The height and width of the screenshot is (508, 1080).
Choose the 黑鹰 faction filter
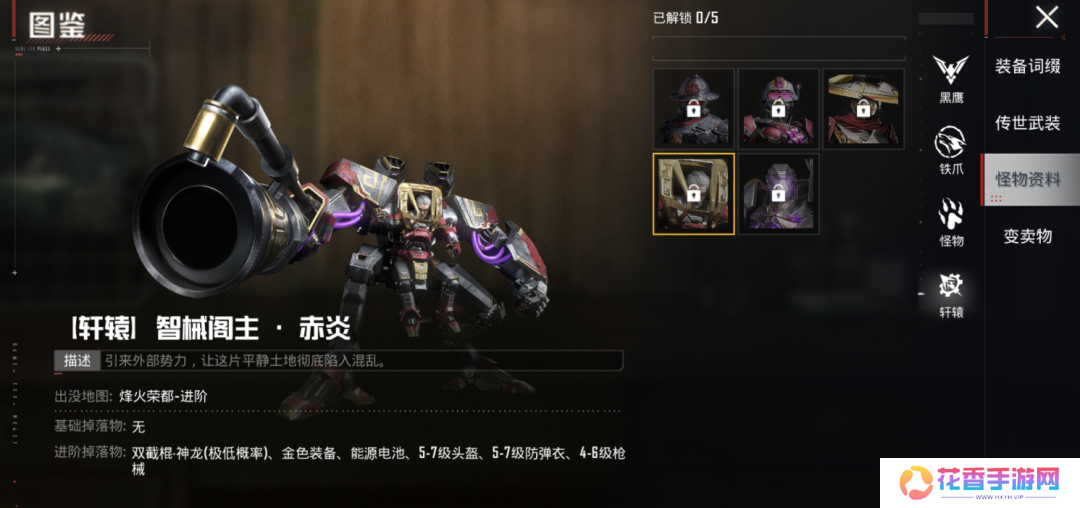point(951,77)
